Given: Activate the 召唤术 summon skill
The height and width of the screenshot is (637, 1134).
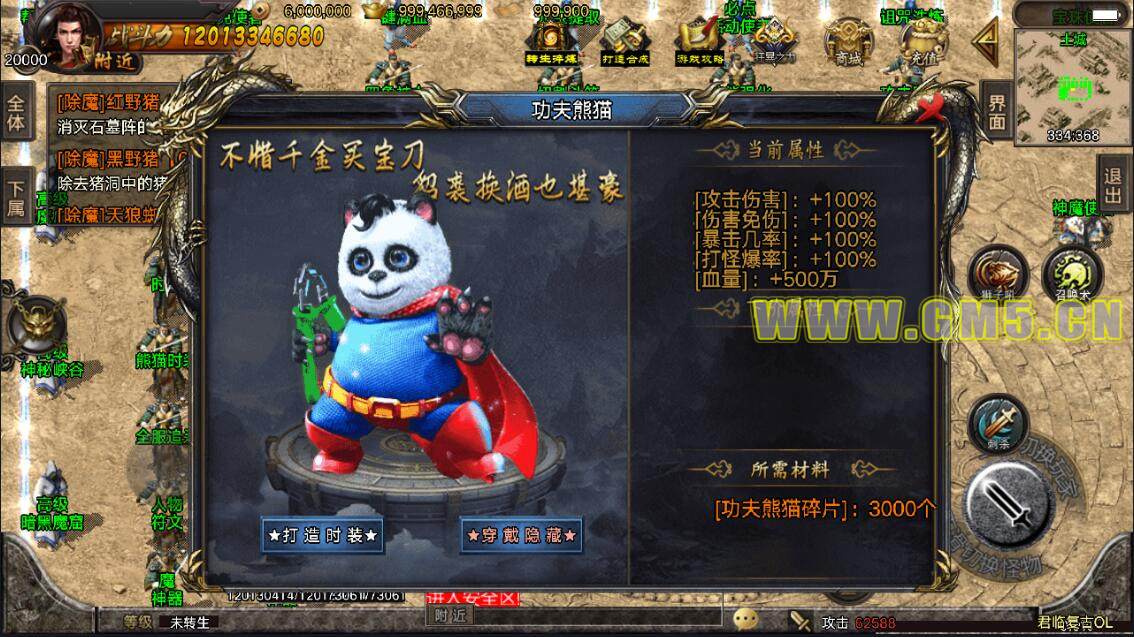Looking at the screenshot, I should (x=1072, y=274).
